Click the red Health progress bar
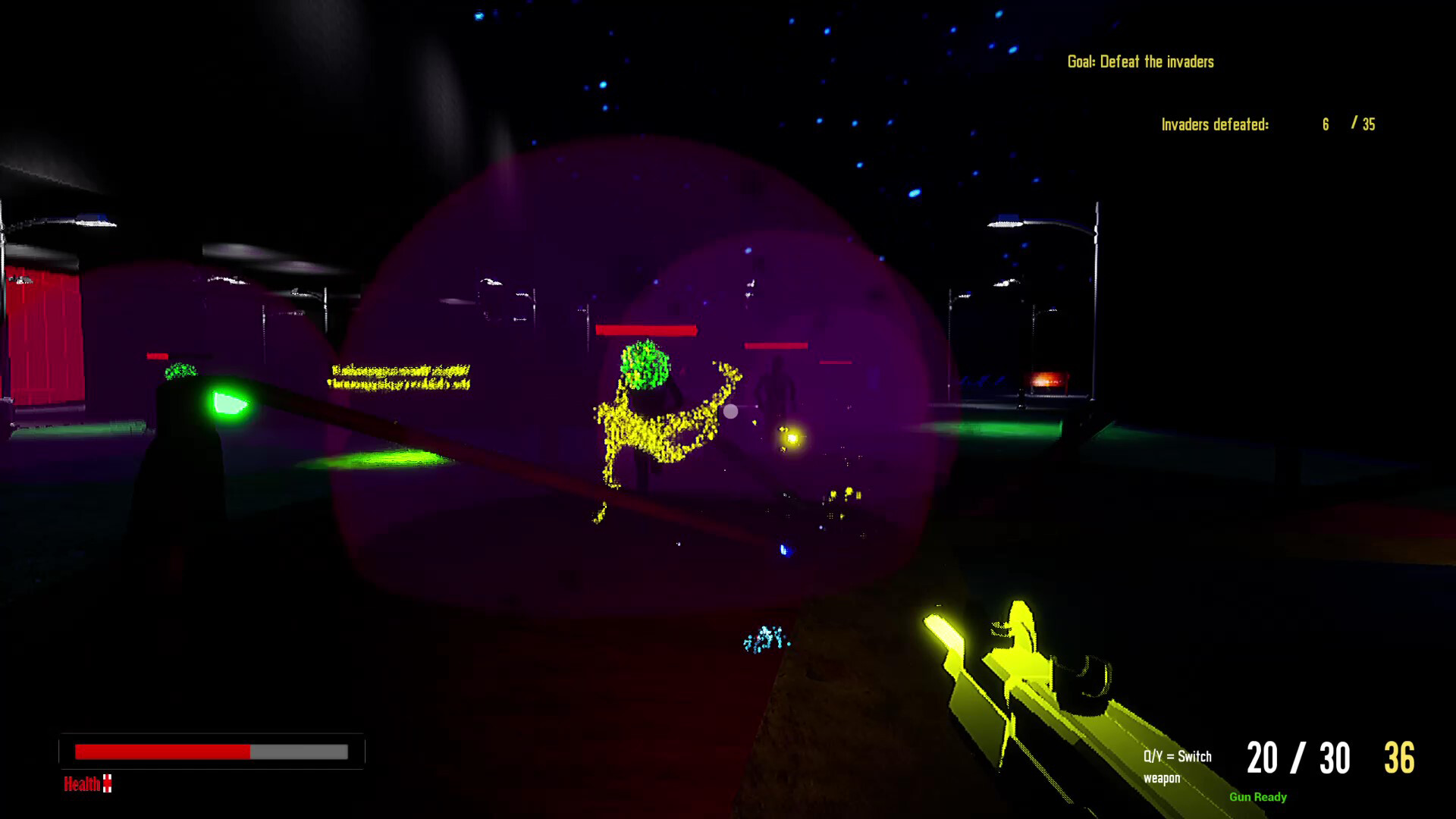The image size is (1456, 819). pos(161,752)
